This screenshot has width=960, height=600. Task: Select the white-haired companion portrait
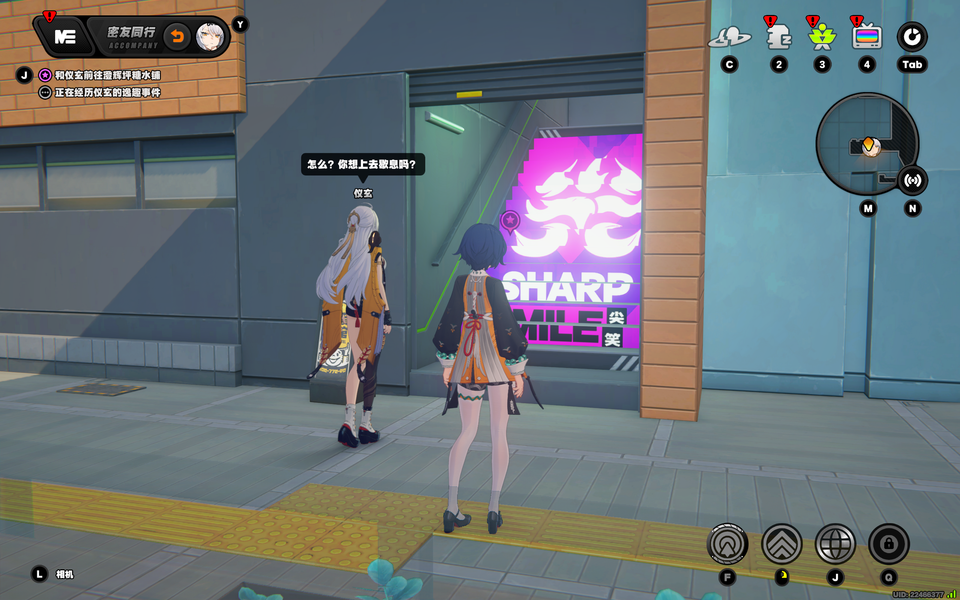210,37
